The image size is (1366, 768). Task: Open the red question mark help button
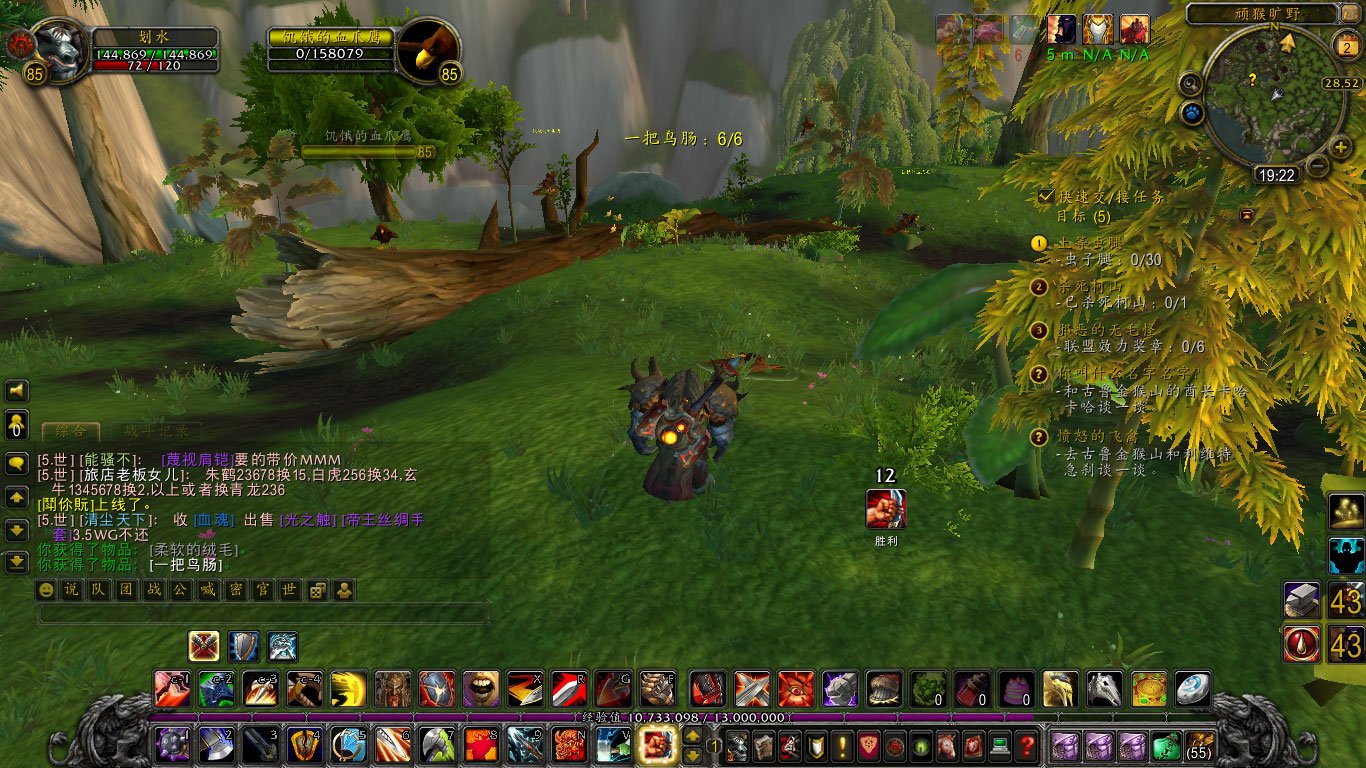1026,745
